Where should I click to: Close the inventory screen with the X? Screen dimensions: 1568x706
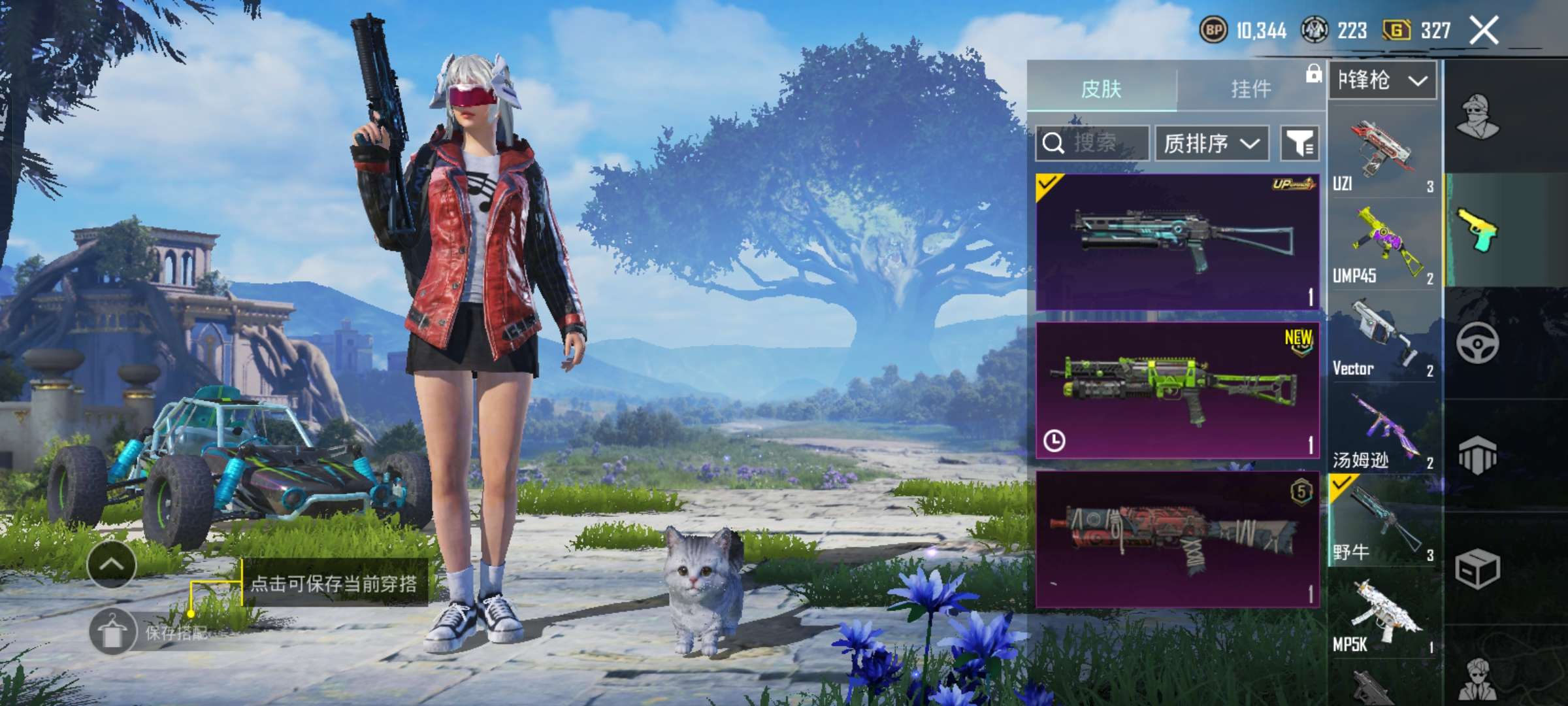[x=1484, y=31]
